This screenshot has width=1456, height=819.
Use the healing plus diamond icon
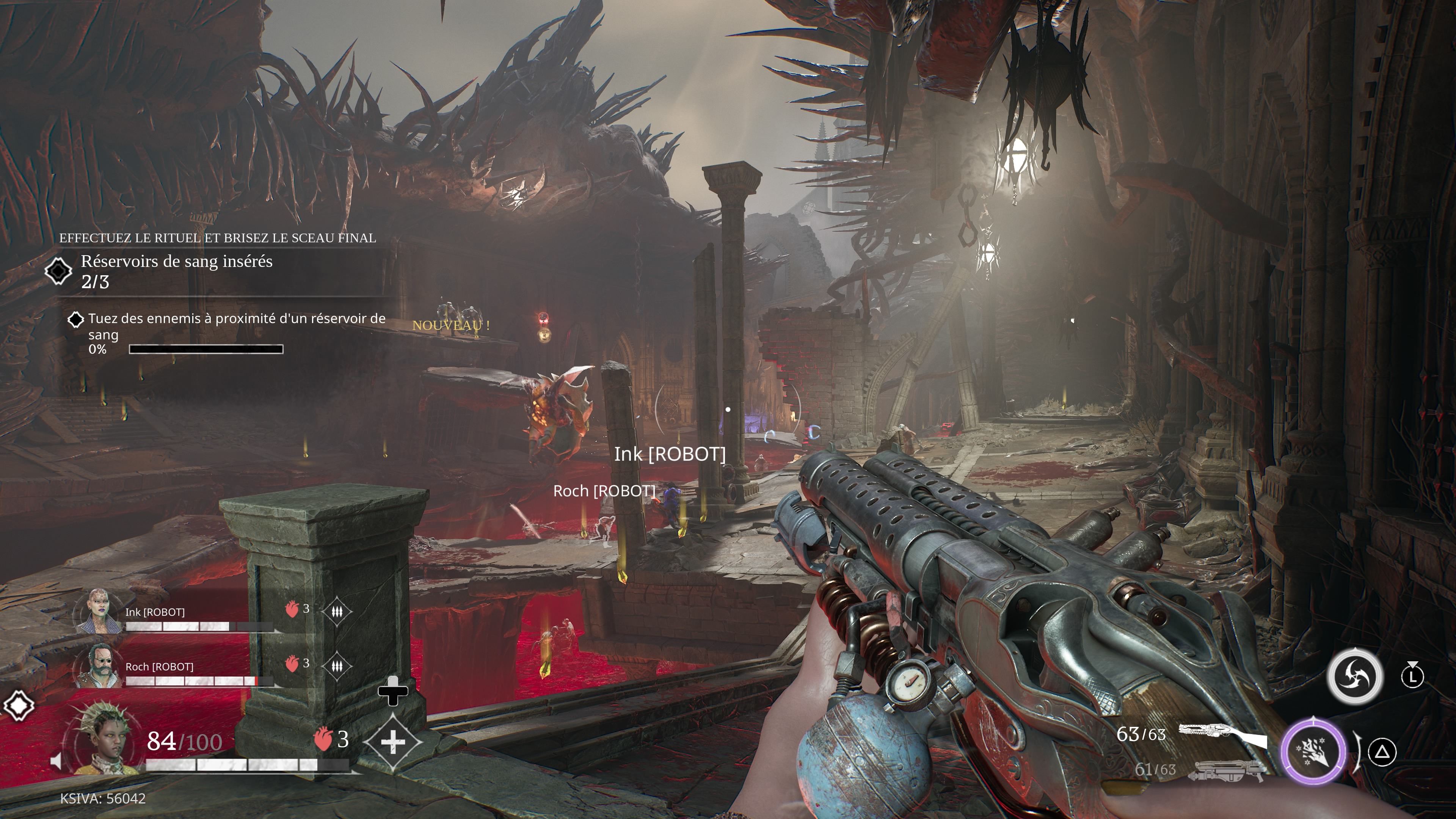point(393,742)
